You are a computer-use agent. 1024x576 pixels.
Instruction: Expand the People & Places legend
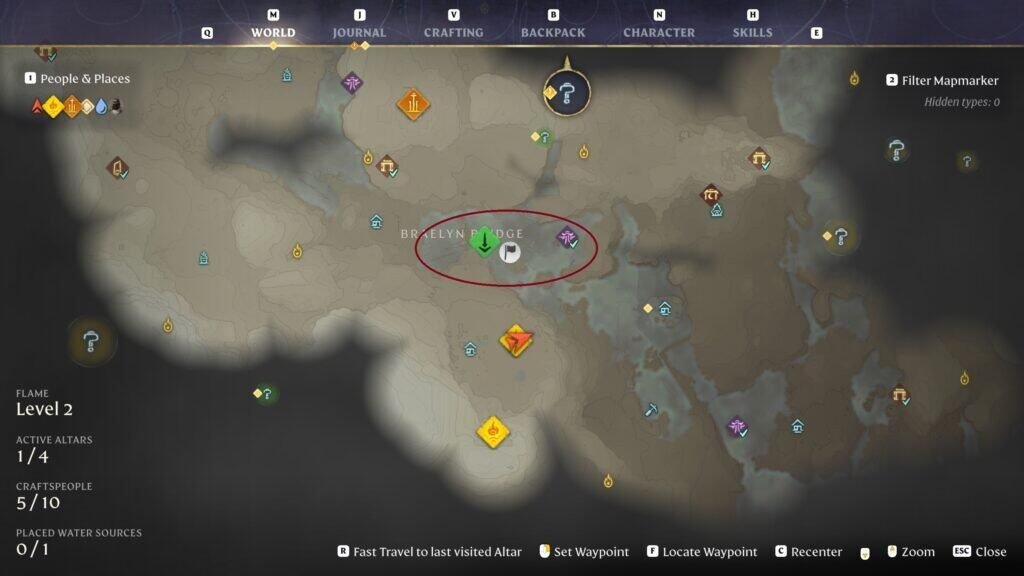[x=85, y=79]
